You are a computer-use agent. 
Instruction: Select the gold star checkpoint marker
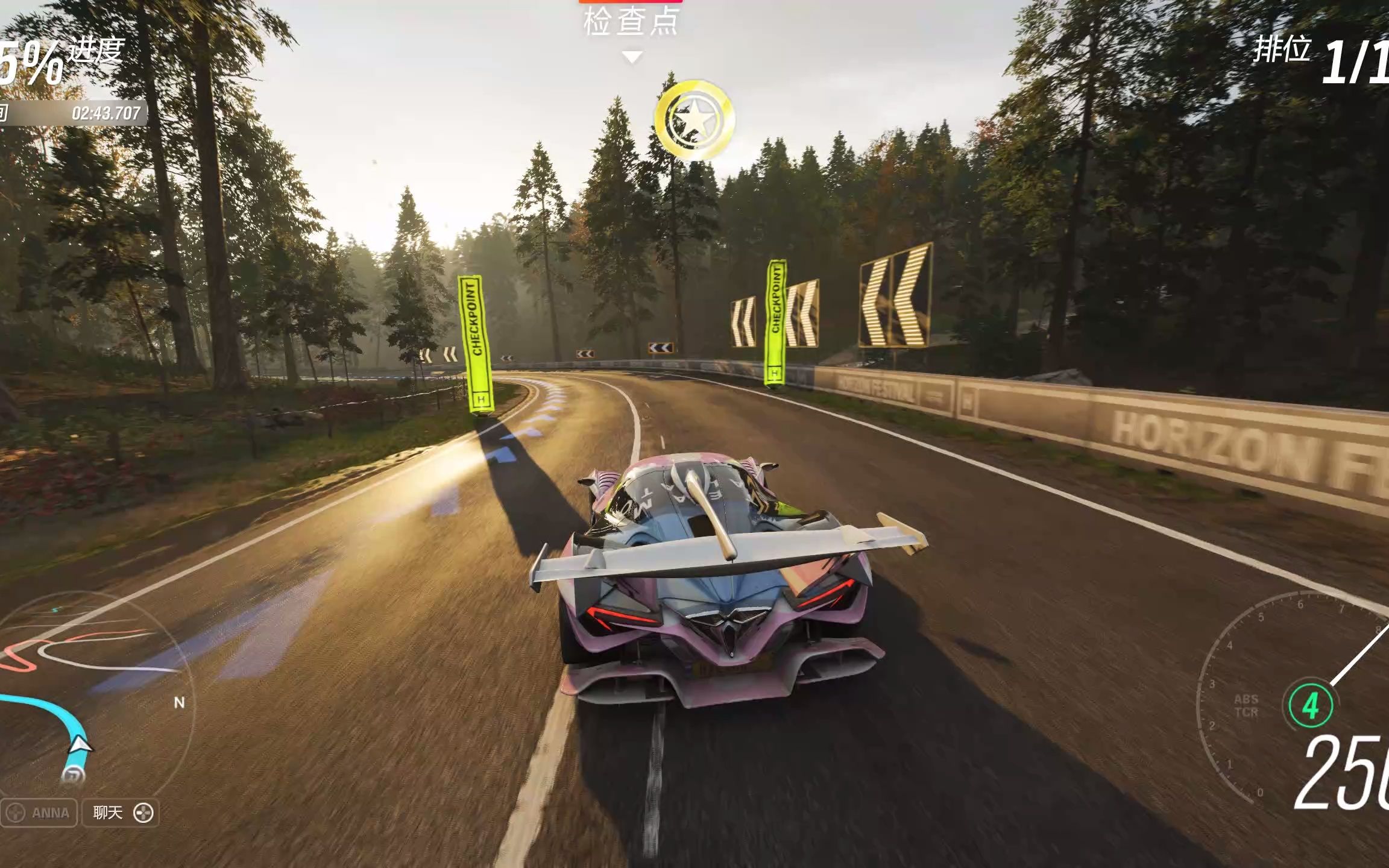point(694,119)
